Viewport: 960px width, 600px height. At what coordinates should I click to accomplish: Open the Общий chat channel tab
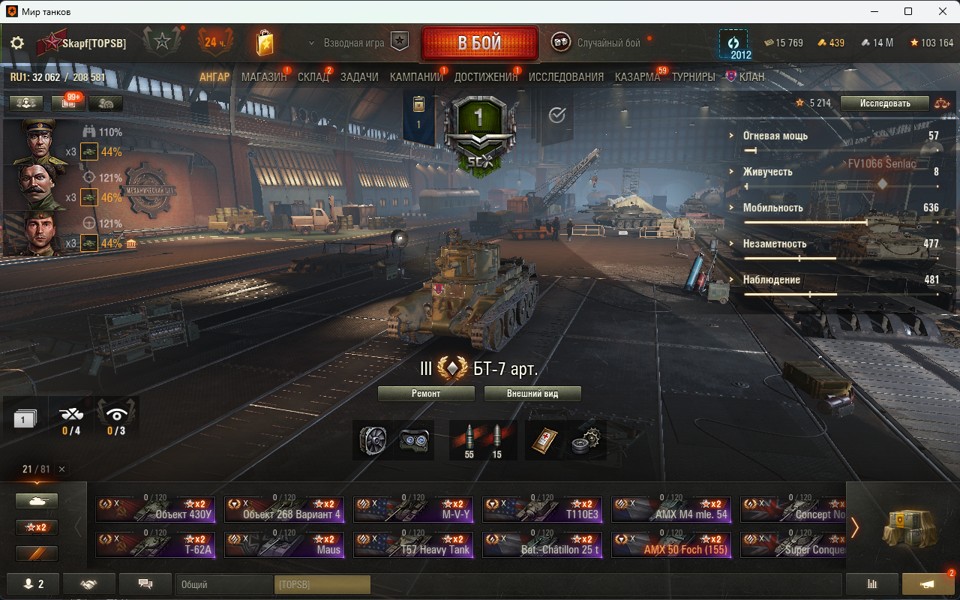coord(224,584)
